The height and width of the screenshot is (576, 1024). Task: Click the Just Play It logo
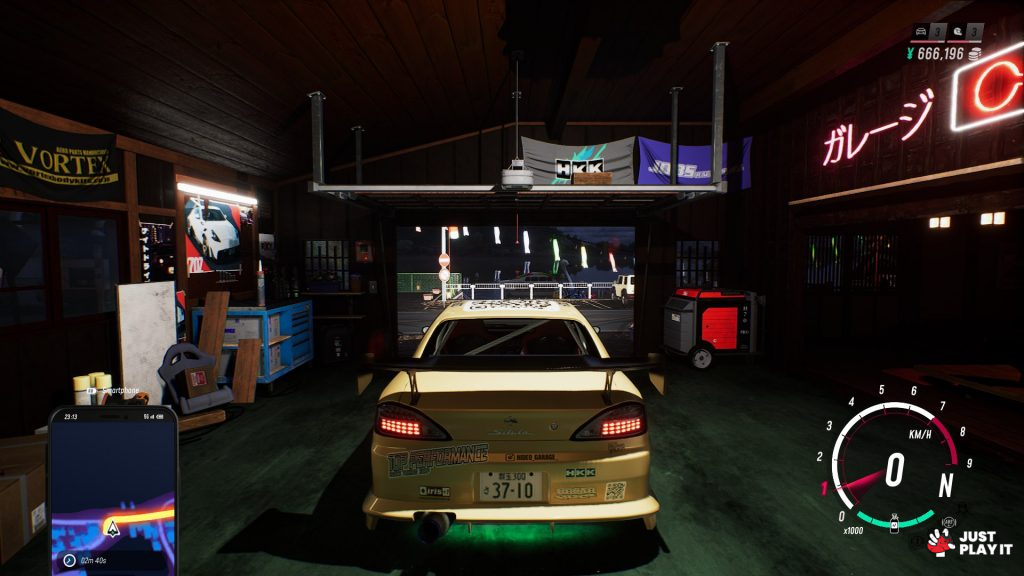[968, 542]
